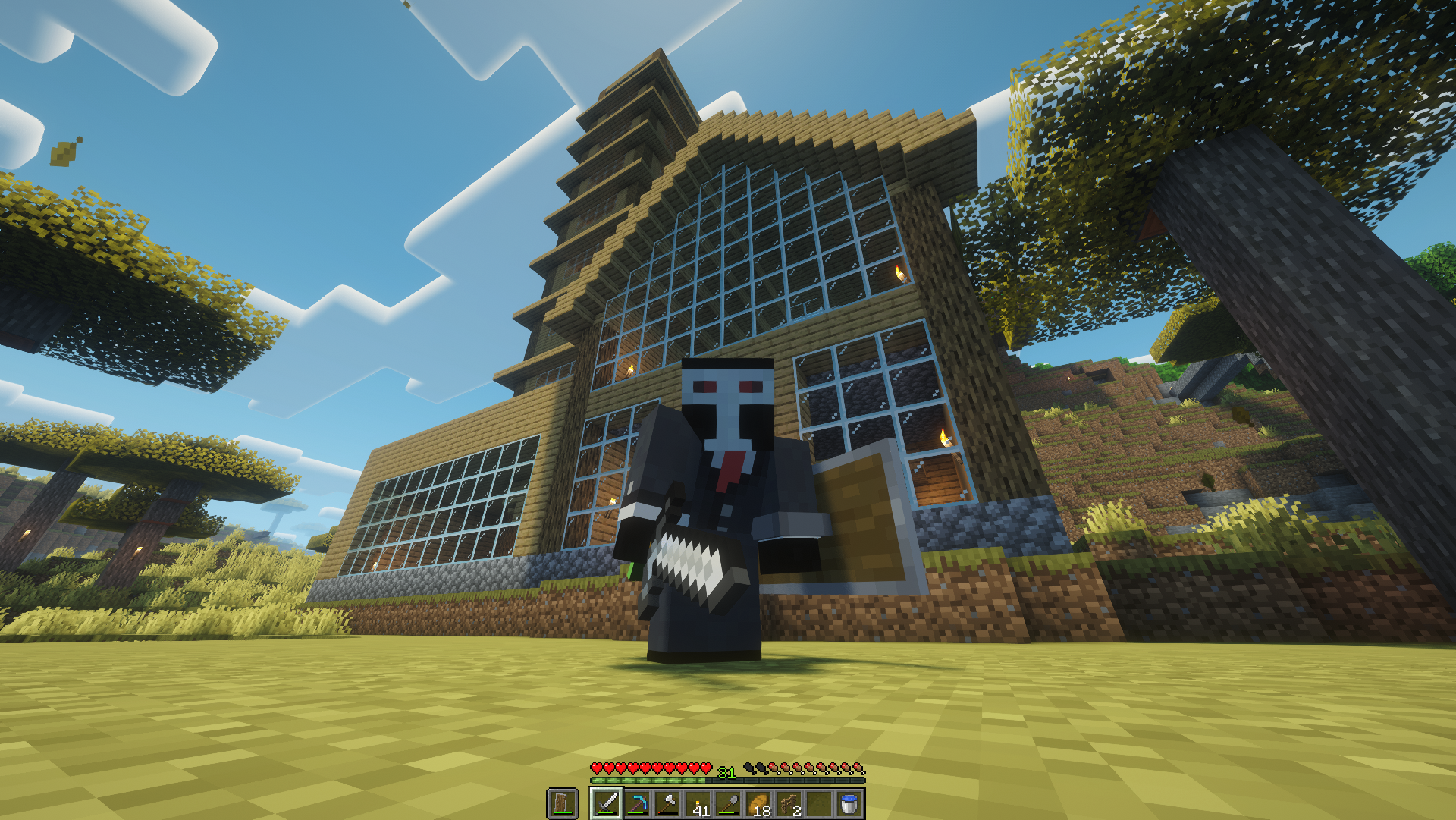Click the off-hand shield slot
Viewport: 1456px width, 820px height.
coord(562,803)
